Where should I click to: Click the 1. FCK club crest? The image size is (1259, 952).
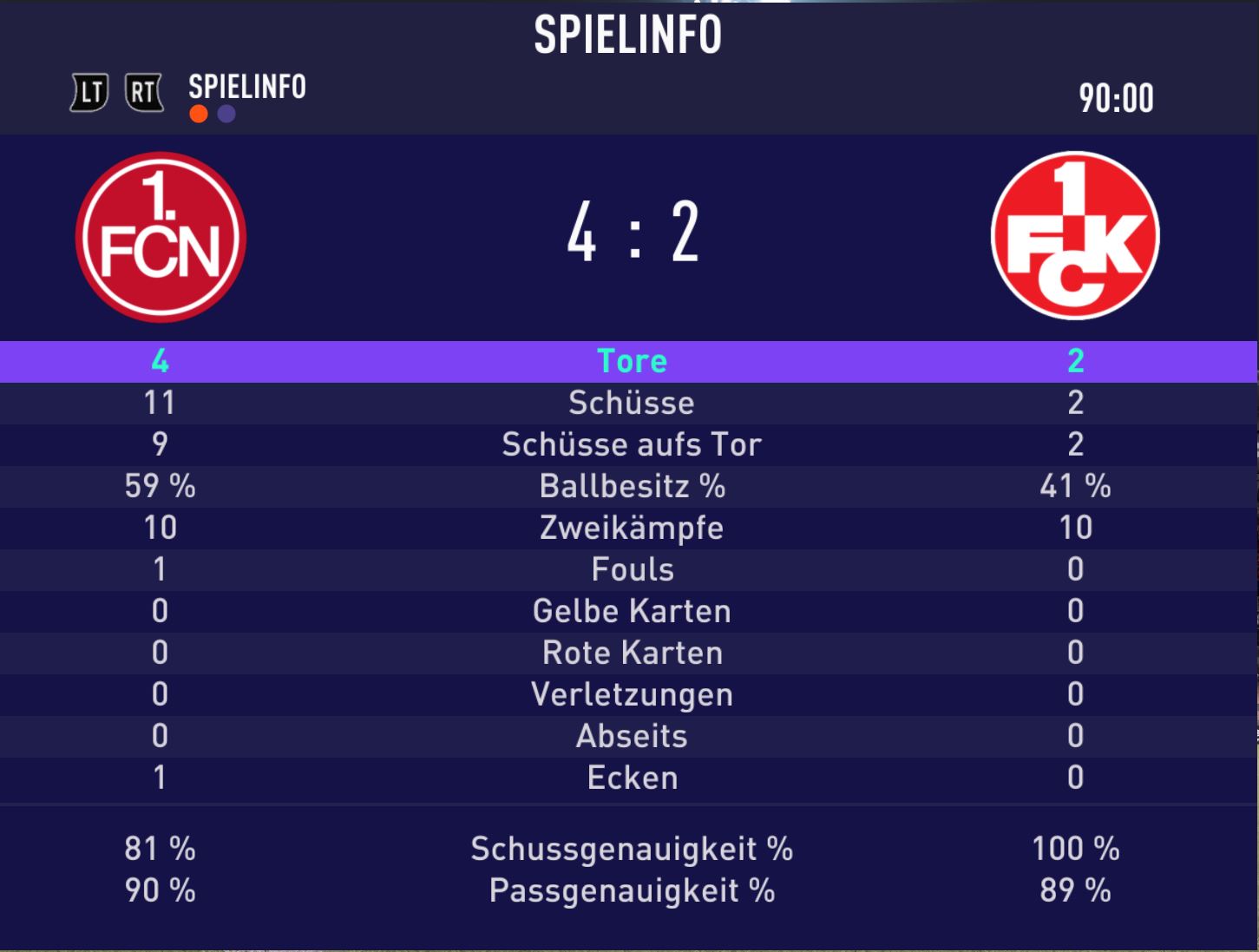[1075, 236]
